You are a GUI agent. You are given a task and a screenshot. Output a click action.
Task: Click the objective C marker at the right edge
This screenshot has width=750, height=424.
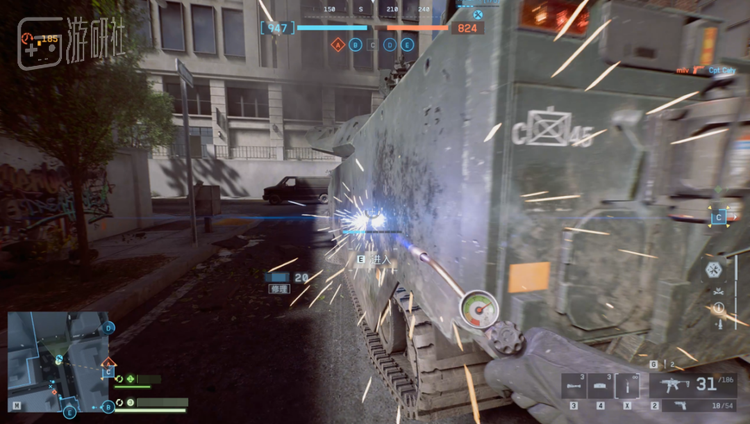point(719,217)
